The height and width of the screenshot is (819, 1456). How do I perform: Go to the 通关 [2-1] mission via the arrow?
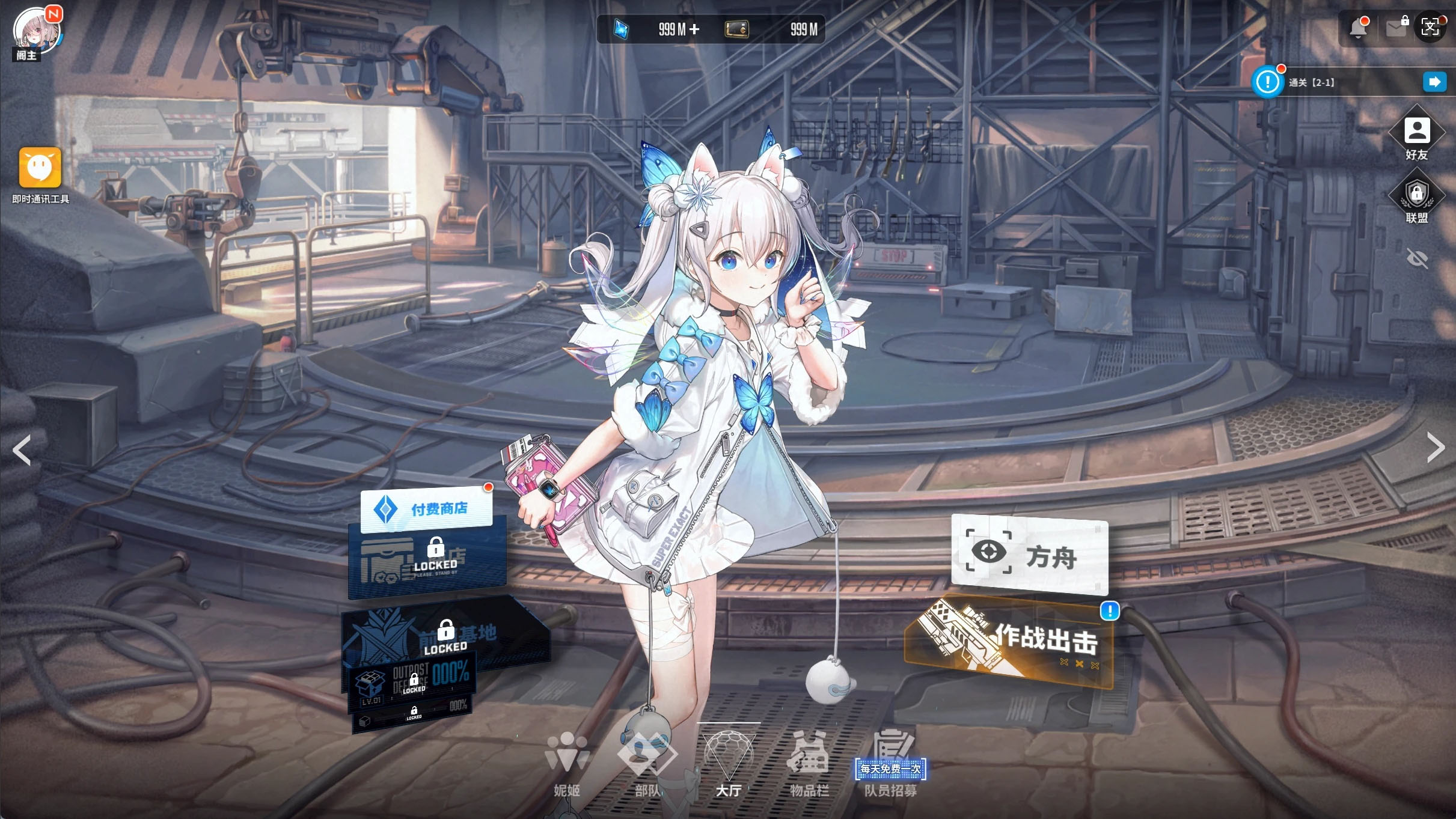click(1434, 82)
